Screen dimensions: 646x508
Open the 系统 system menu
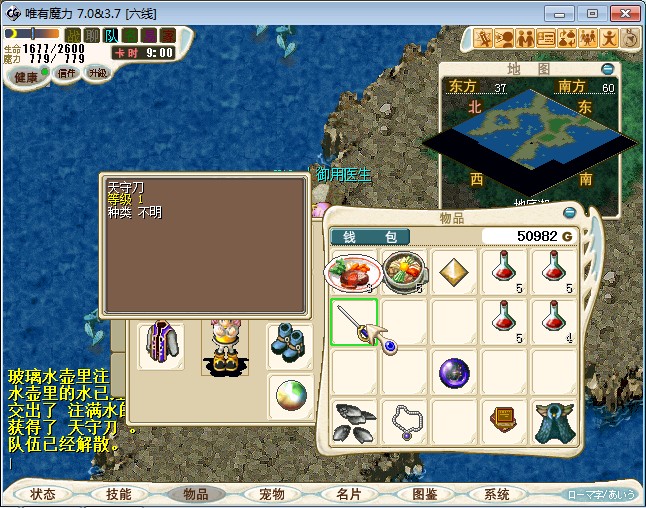click(497, 494)
